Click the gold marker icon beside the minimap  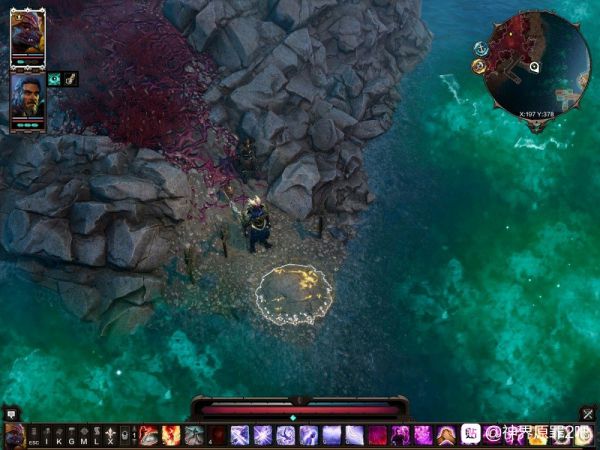pyautogui.click(x=479, y=66)
